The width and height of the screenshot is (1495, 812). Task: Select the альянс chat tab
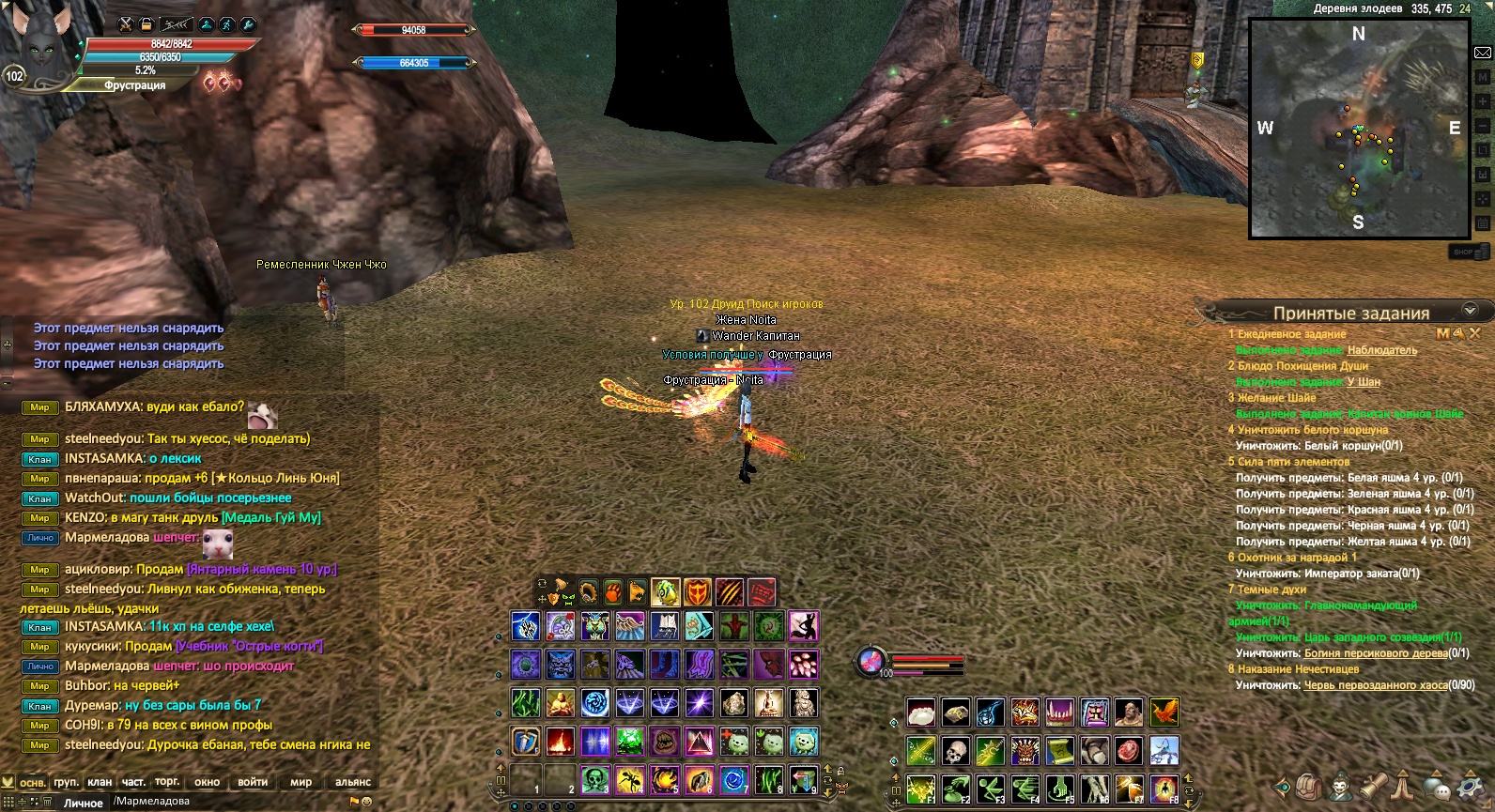pos(352,782)
